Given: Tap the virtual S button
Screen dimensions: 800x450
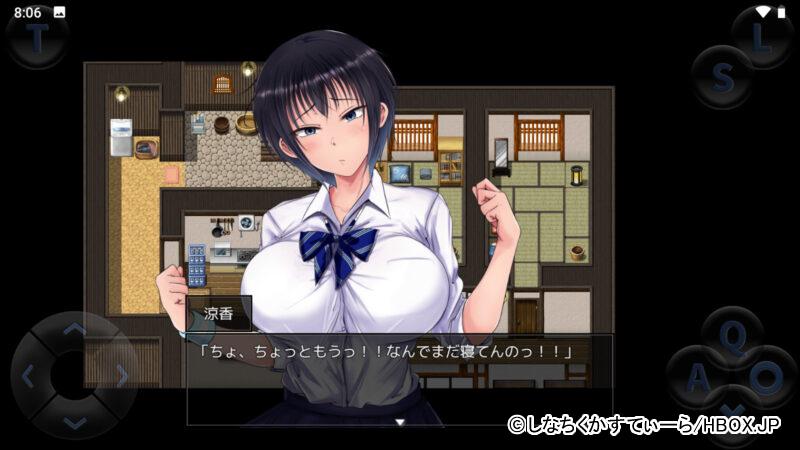Looking at the screenshot, I should pos(722,76).
